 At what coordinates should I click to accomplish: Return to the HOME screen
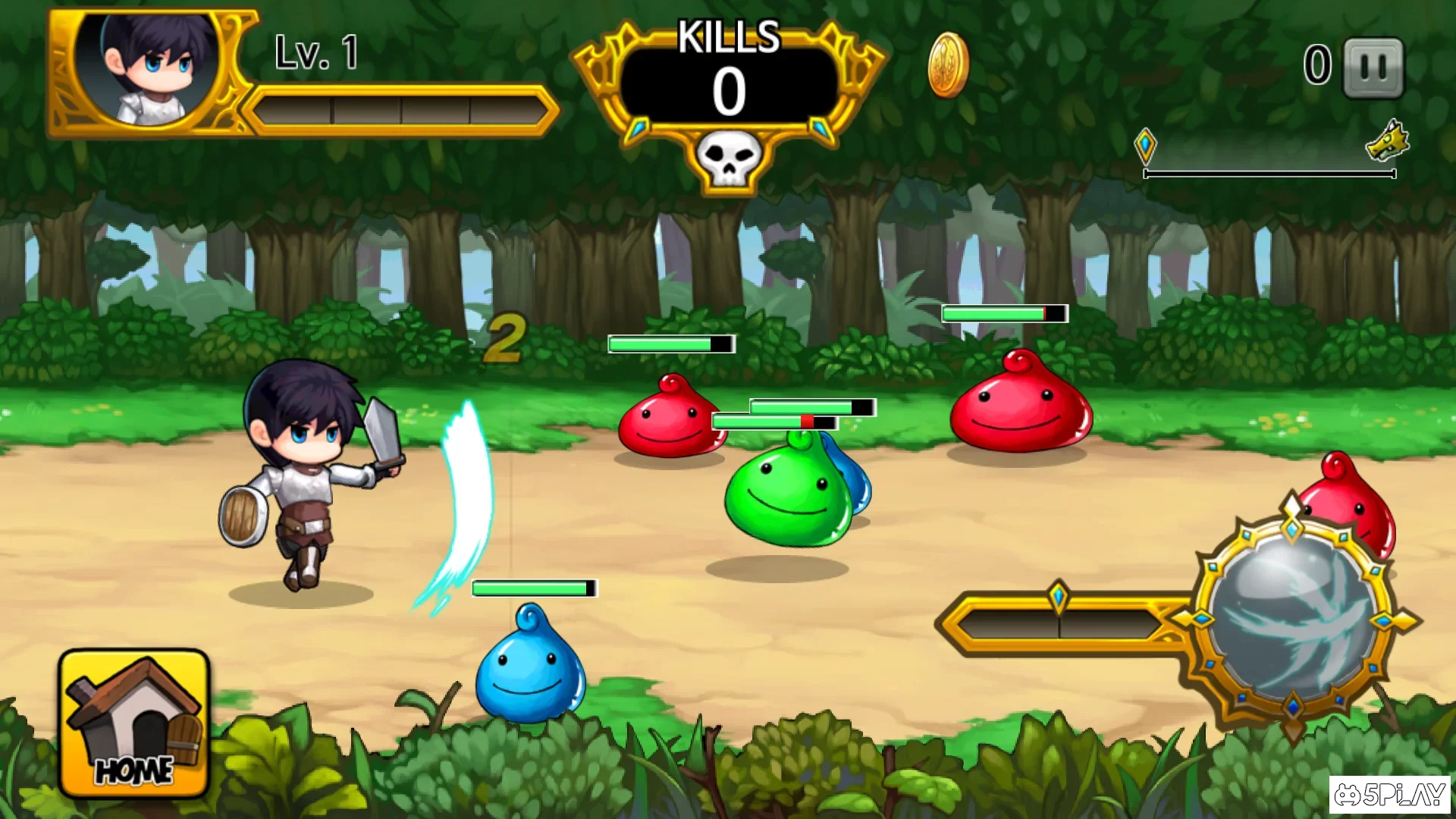tap(133, 724)
